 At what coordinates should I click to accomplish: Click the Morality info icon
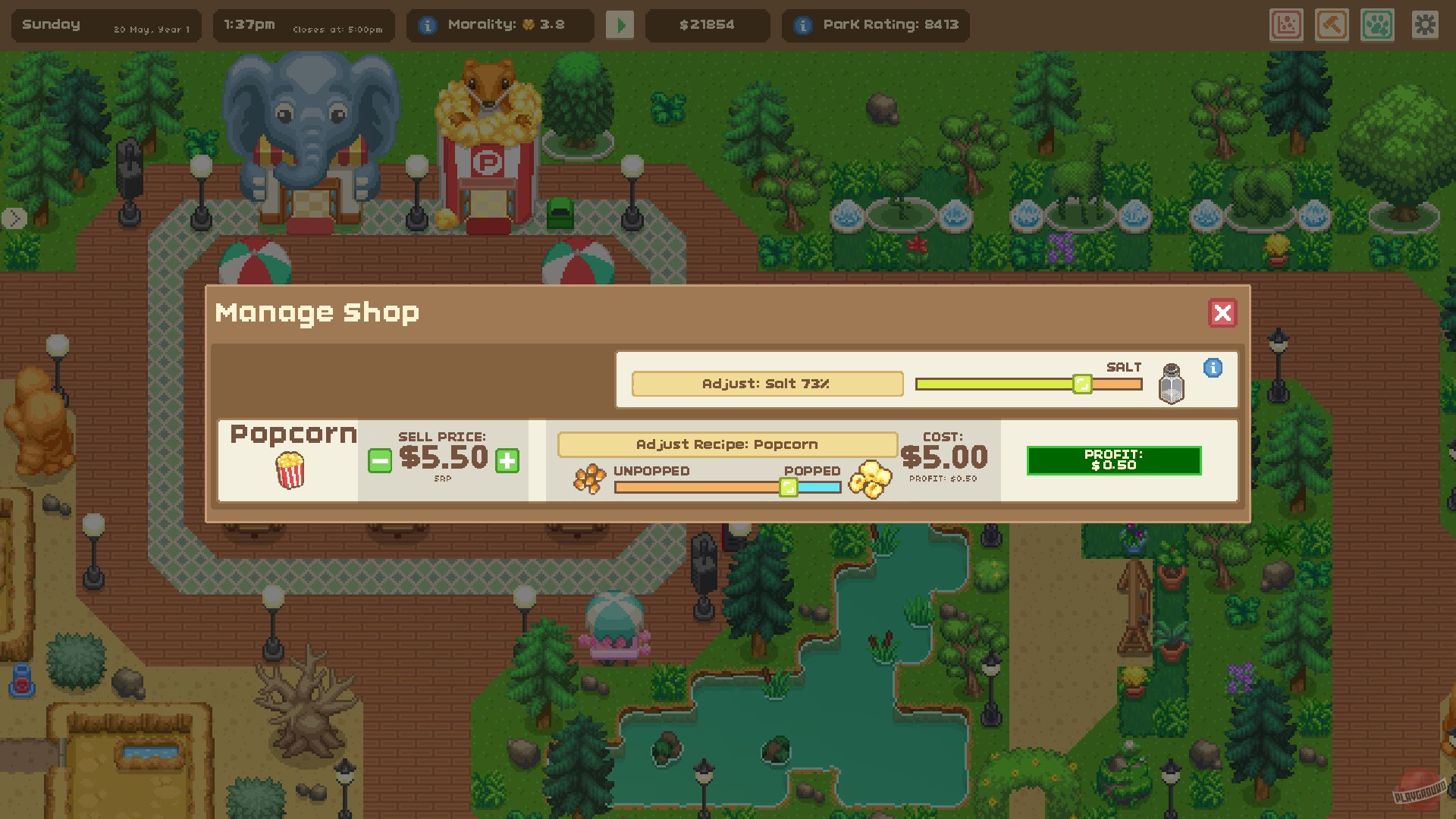click(430, 24)
